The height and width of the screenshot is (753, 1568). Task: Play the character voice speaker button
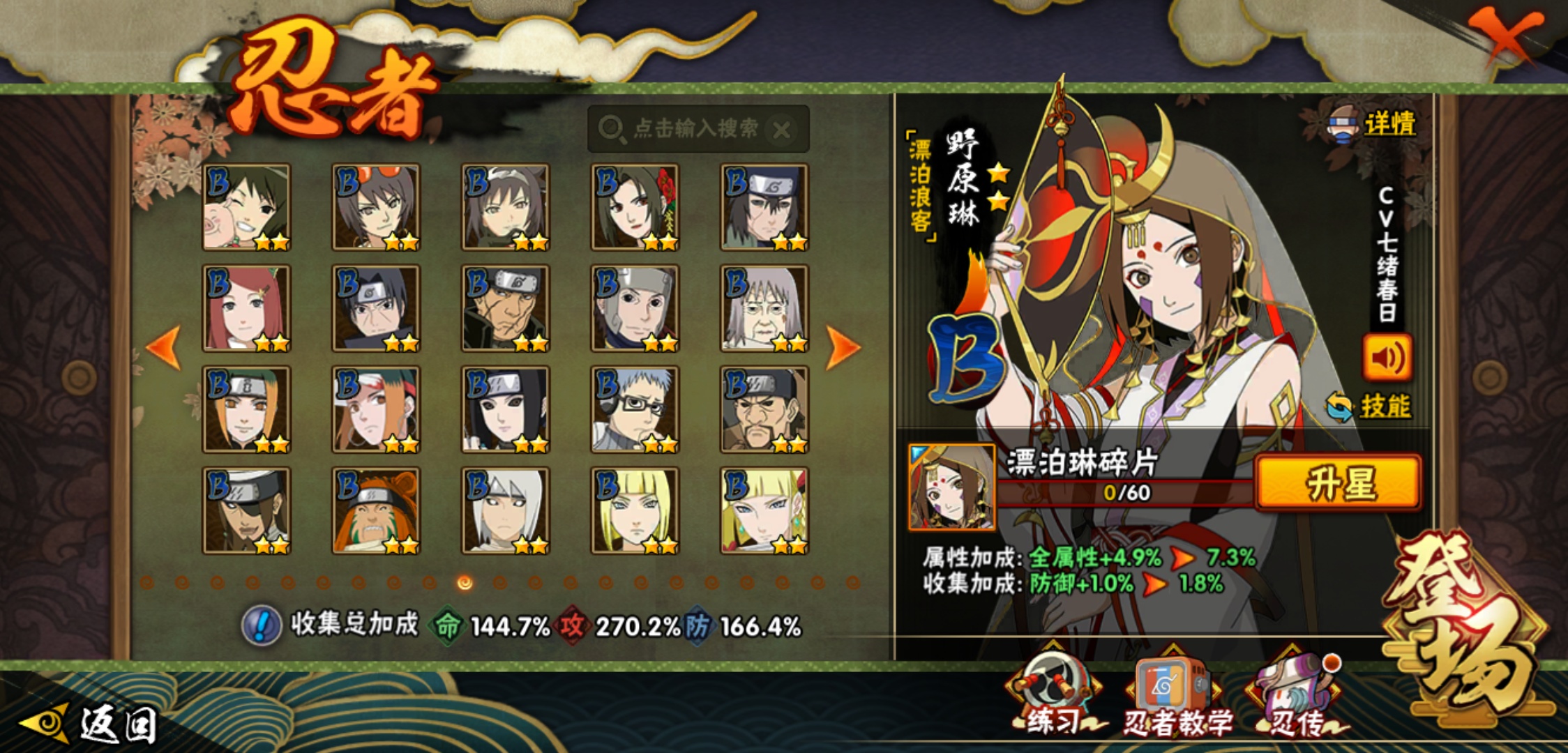[1387, 358]
